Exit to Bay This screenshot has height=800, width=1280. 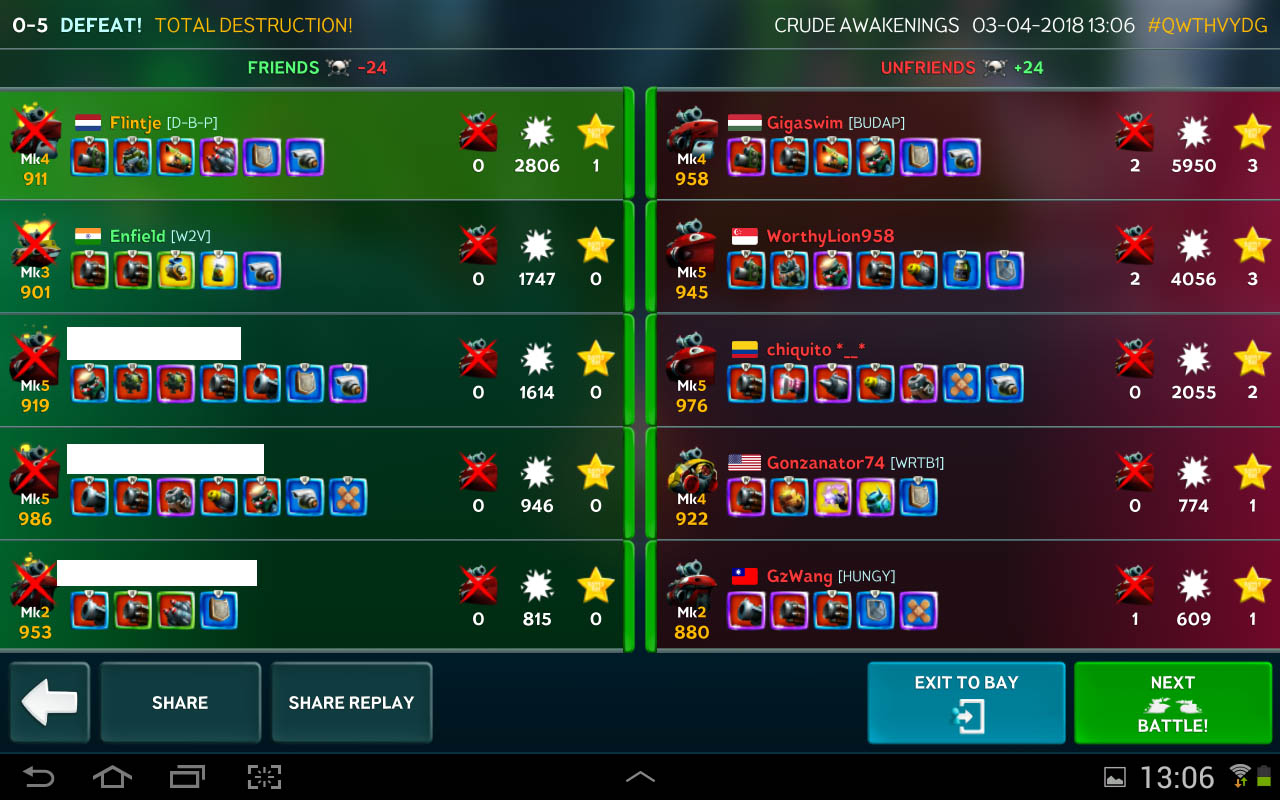coord(966,702)
